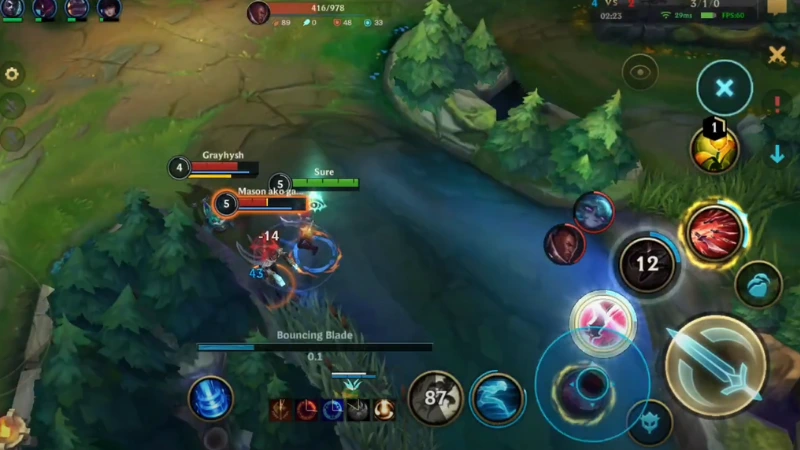Screen dimensions: 800x450
Task: Tap the basic attack sword button
Action: point(715,365)
